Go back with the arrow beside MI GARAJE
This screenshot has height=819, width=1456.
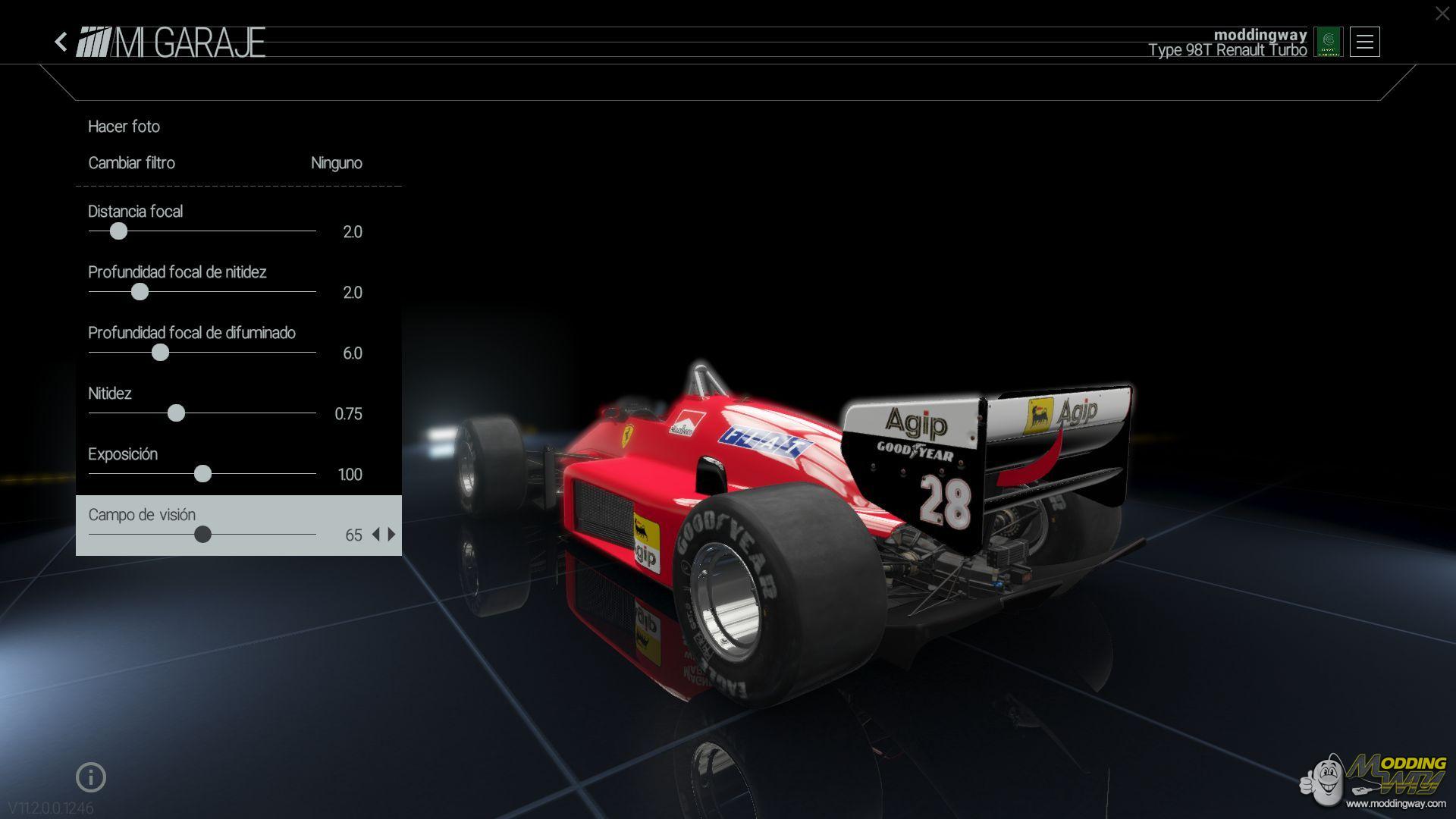point(61,42)
